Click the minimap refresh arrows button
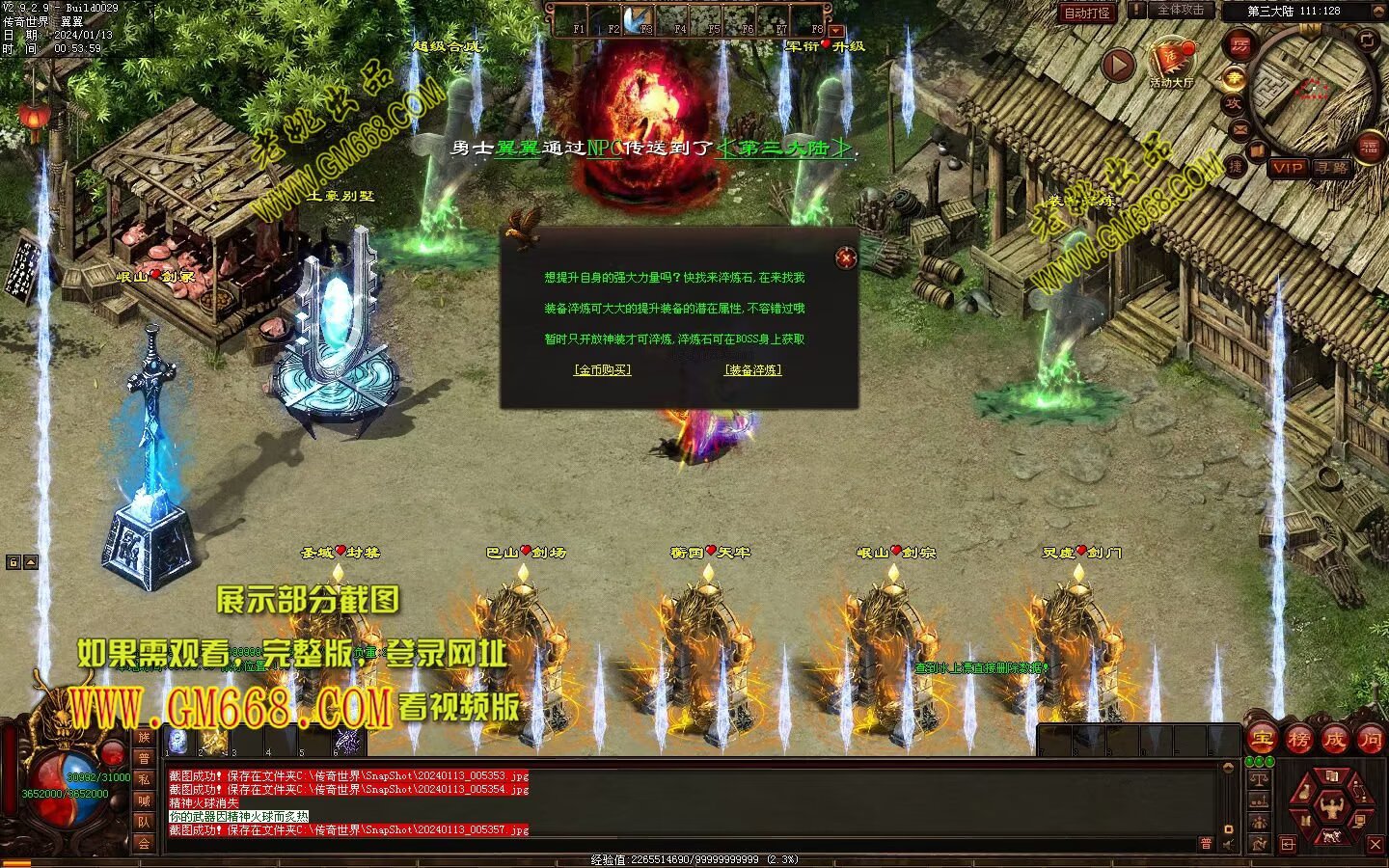This screenshot has height=868, width=1389. 1368,40
